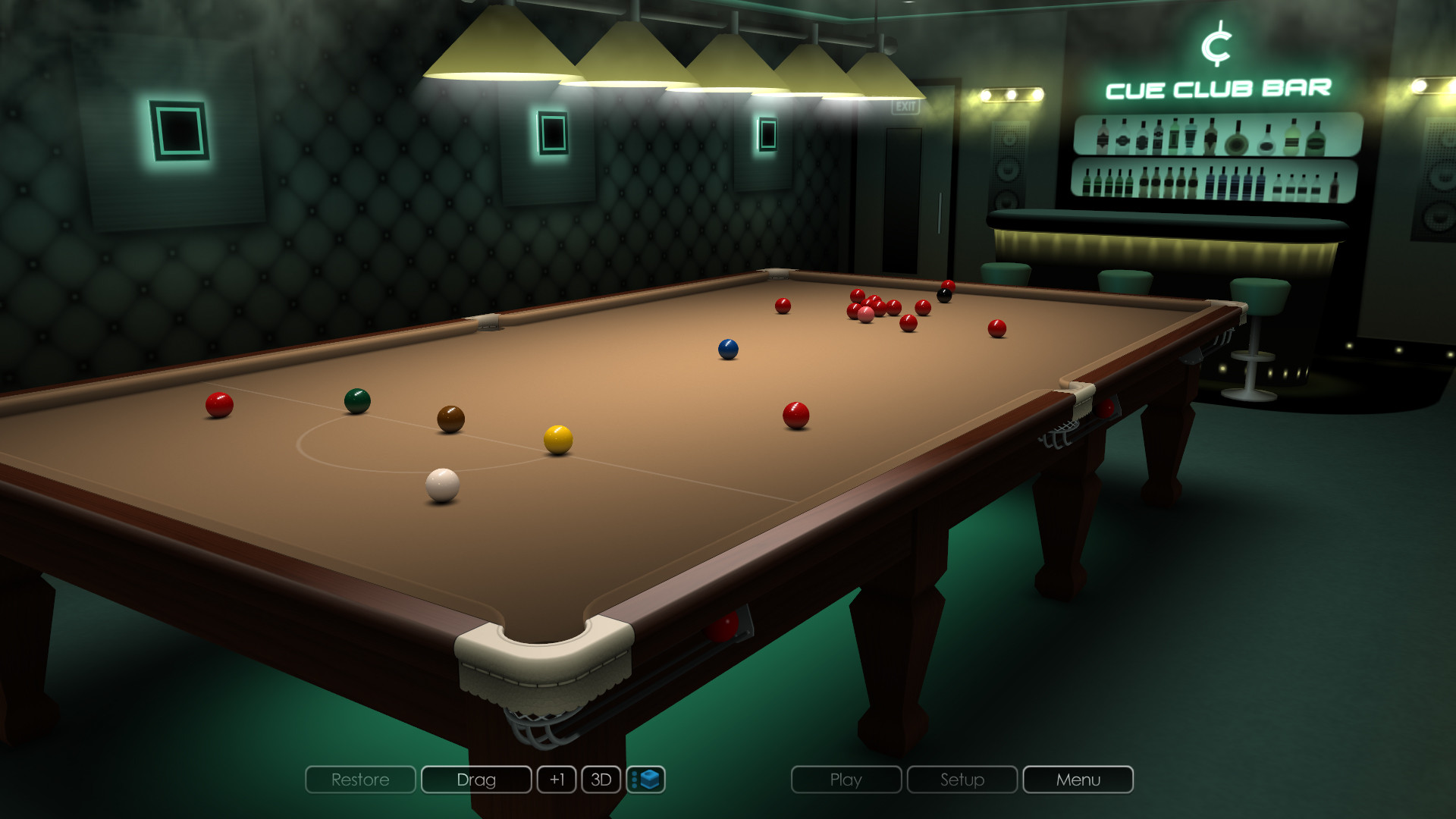This screenshot has width=1456, height=819.
Task: Enable Drag mode for the balls
Action: click(x=476, y=780)
